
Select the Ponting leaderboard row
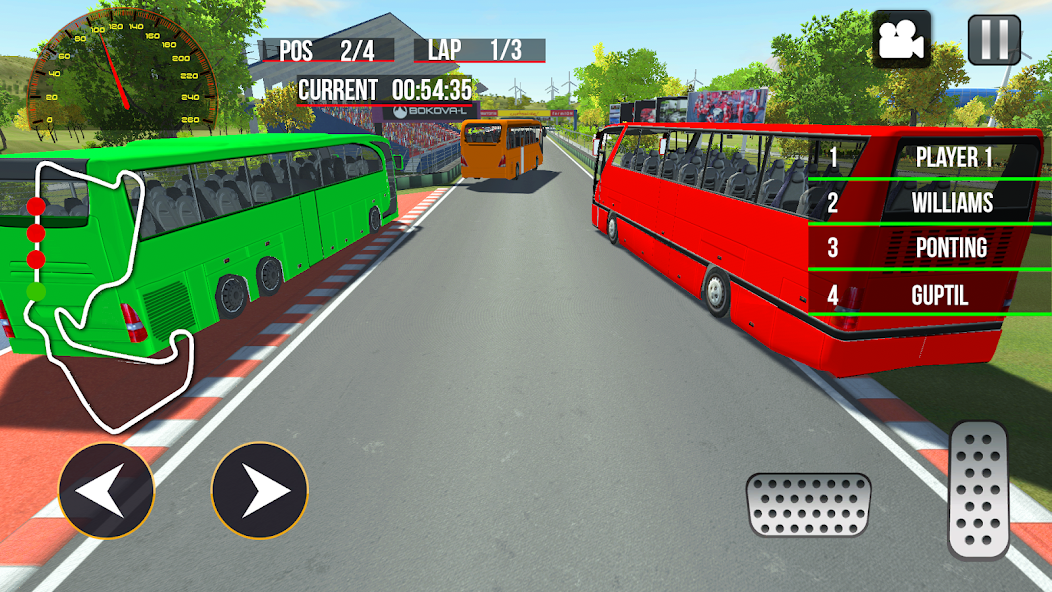click(x=930, y=248)
